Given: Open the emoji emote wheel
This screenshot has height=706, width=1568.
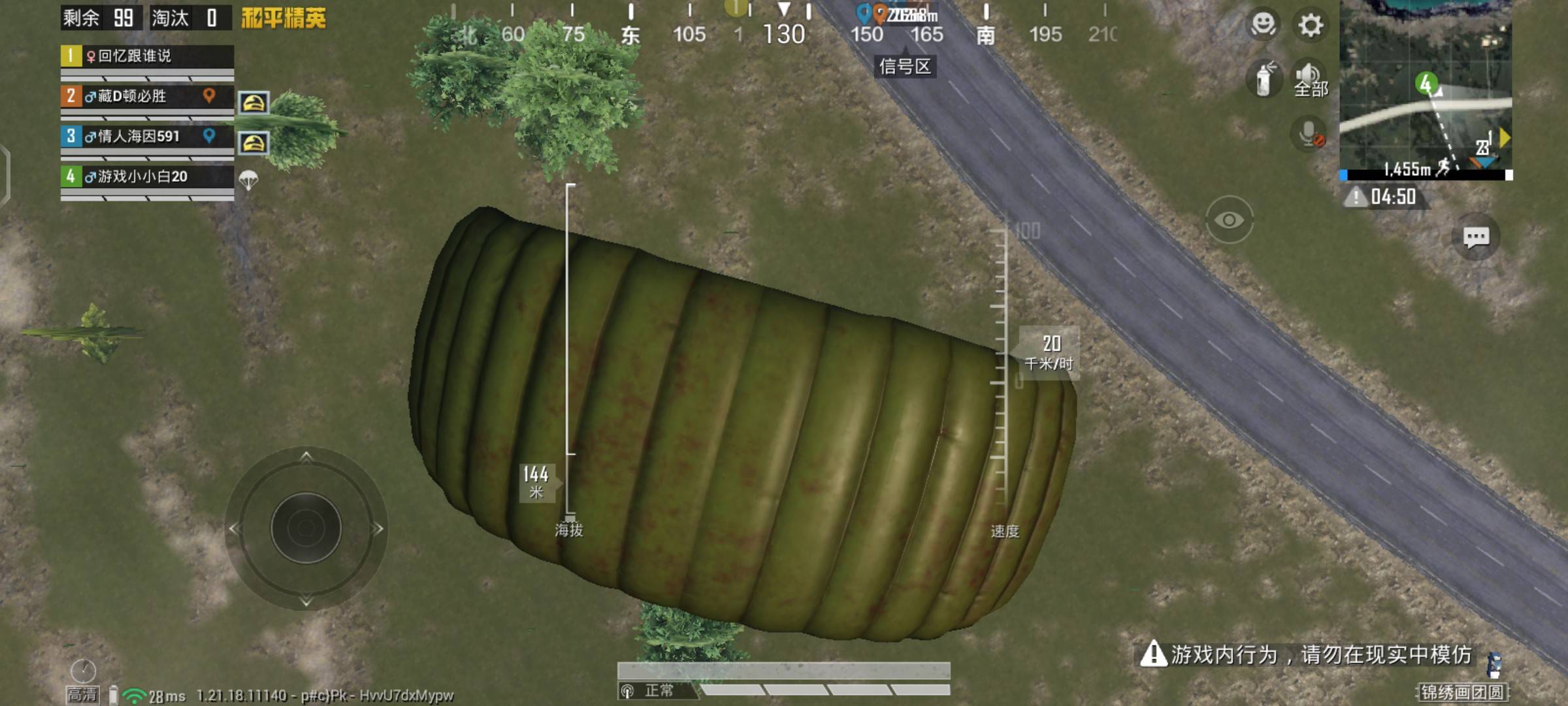Looking at the screenshot, I should click(1263, 25).
